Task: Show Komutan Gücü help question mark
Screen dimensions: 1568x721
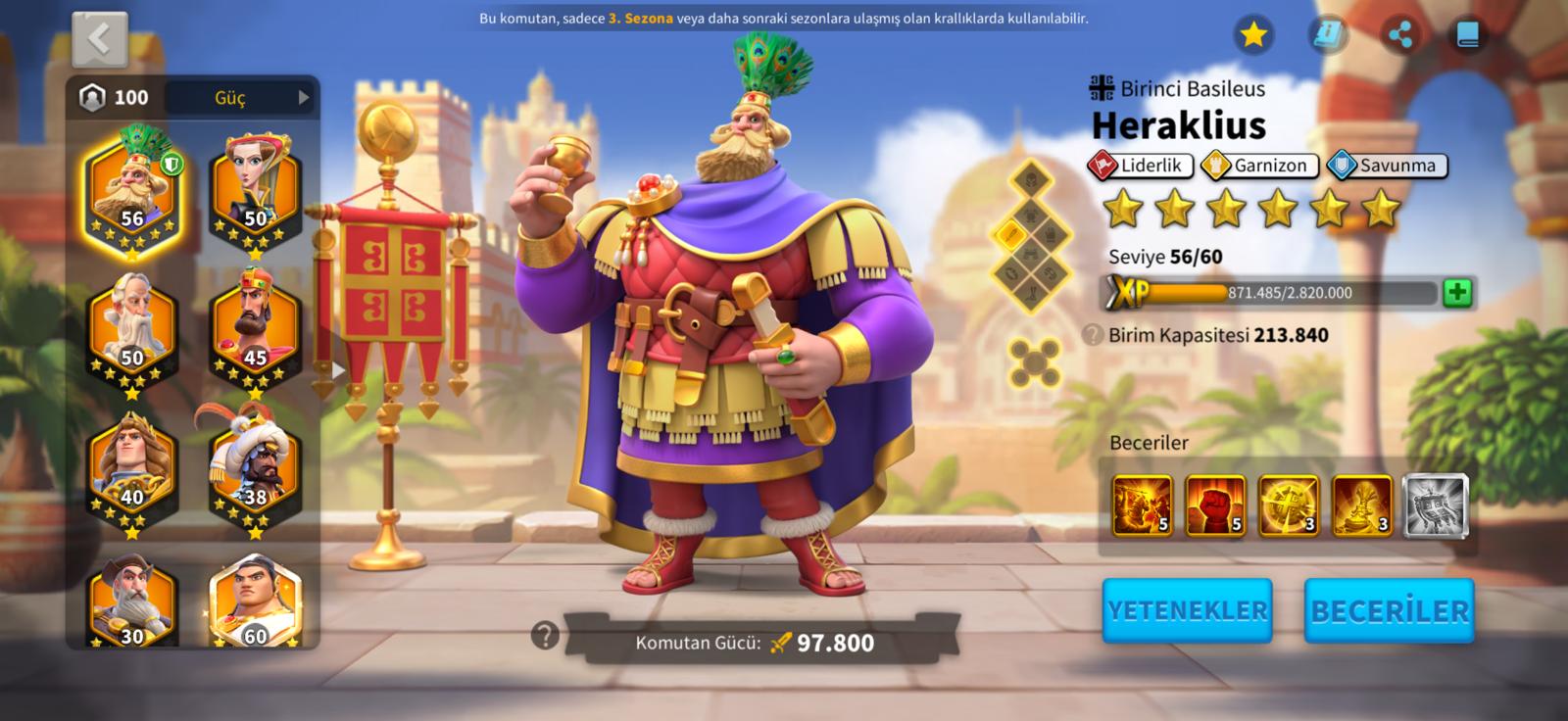Action: [x=545, y=636]
